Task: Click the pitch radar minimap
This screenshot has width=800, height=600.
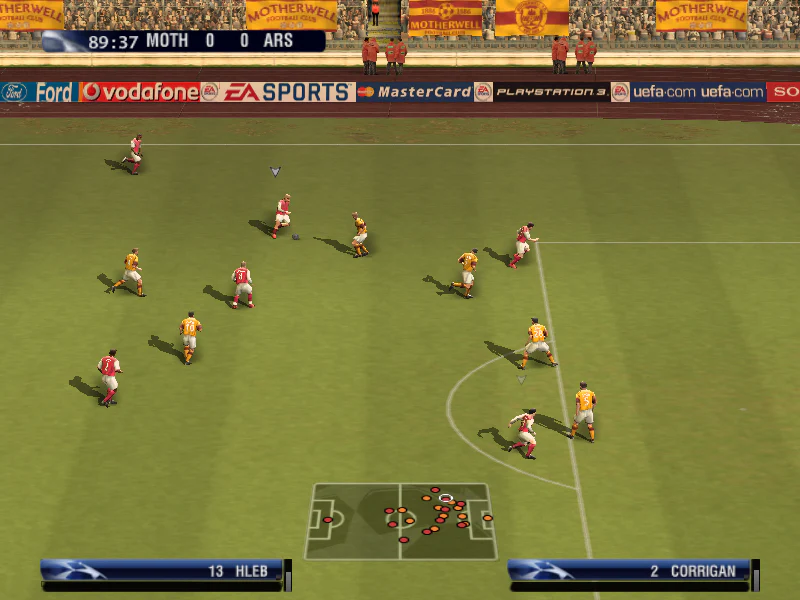Action: (x=400, y=521)
